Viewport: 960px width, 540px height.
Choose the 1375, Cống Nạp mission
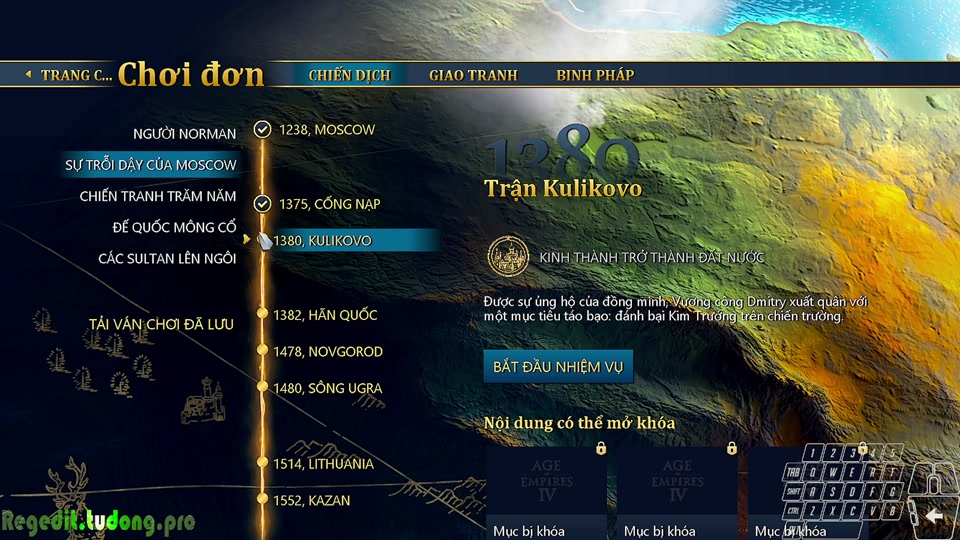click(x=332, y=204)
